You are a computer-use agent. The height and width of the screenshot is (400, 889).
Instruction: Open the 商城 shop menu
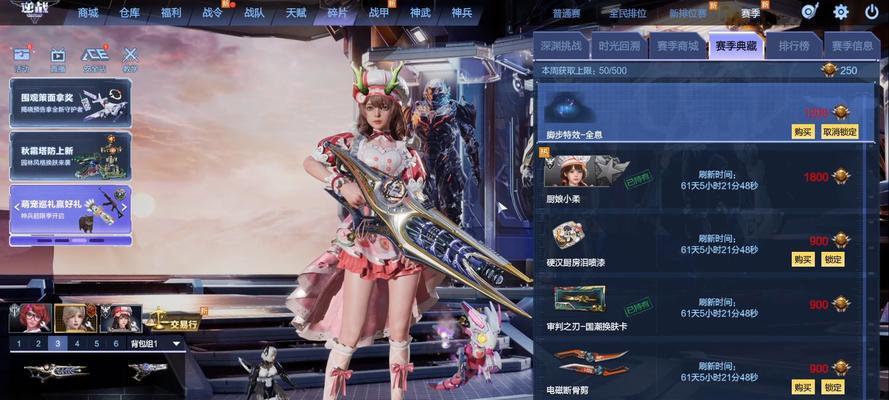(x=88, y=13)
